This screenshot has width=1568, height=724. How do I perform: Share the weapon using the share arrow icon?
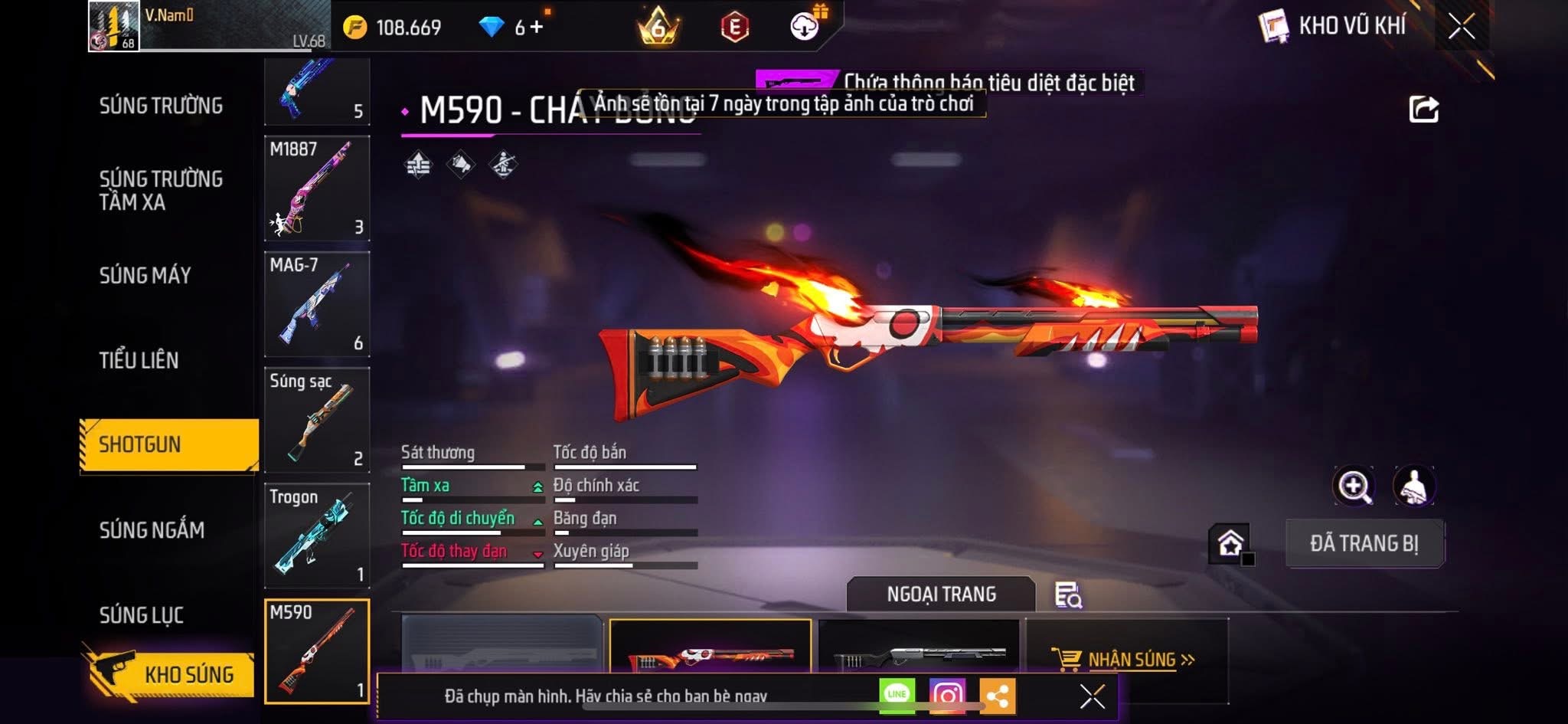point(1423,110)
